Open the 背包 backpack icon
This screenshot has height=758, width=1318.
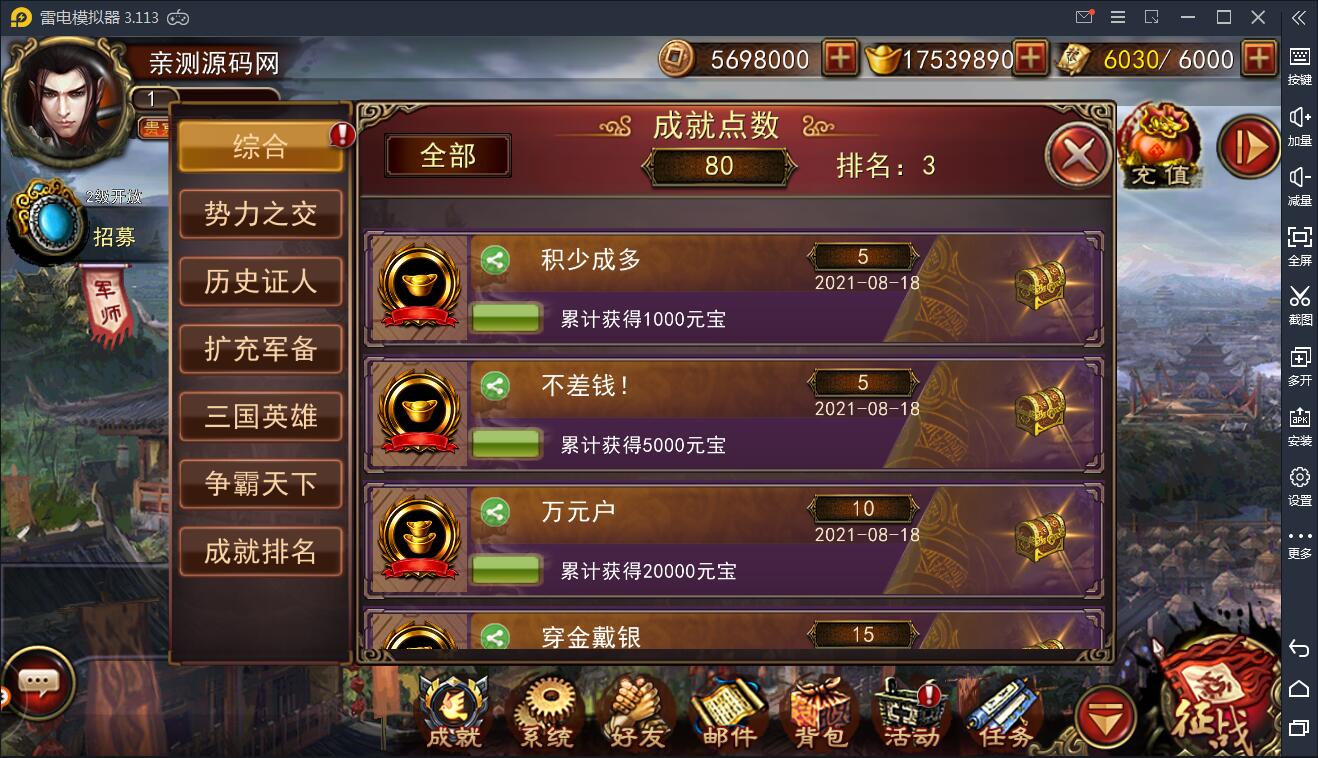(820, 710)
